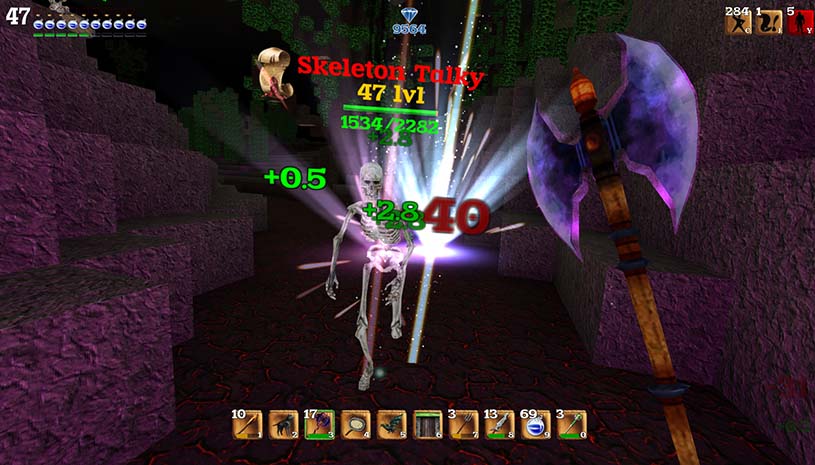Use the blue mana potion hotbar slot
Image resolution: width=815 pixels, height=465 pixels.
coord(536,425)
